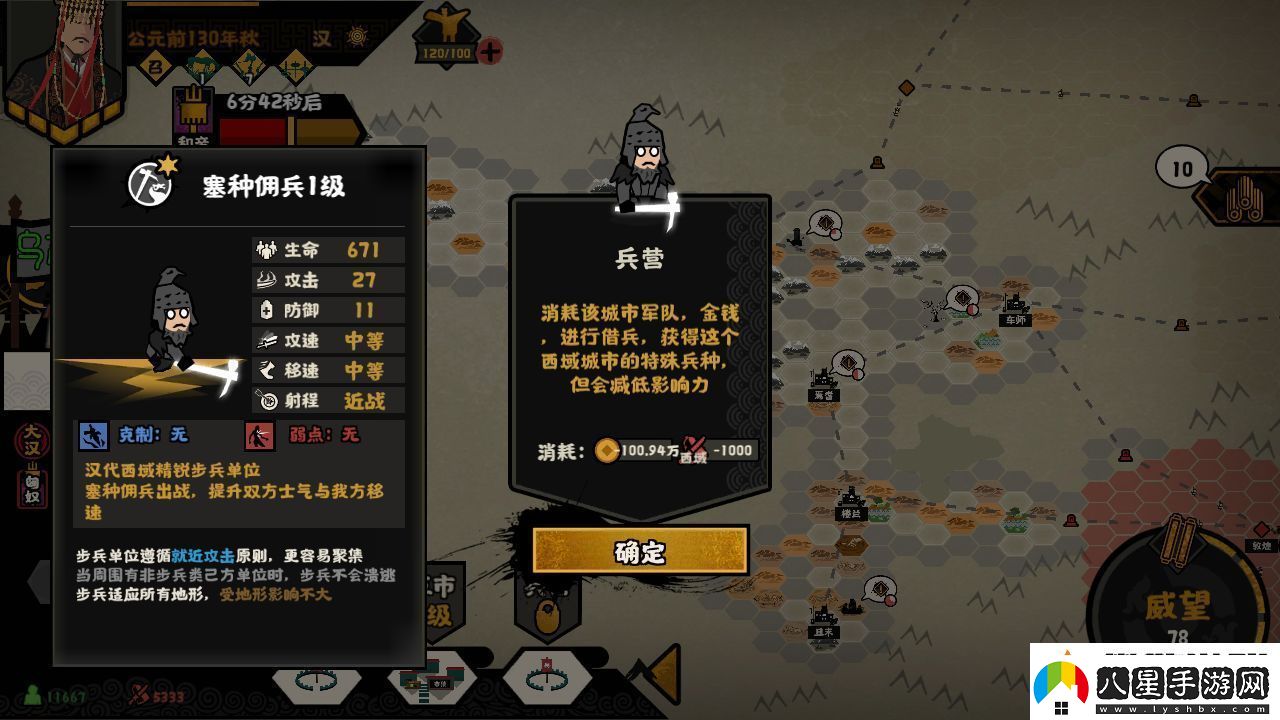Click the 召 diamond icon near the date banner
Screen dimensions: 1280x720
tap(158, 66)
